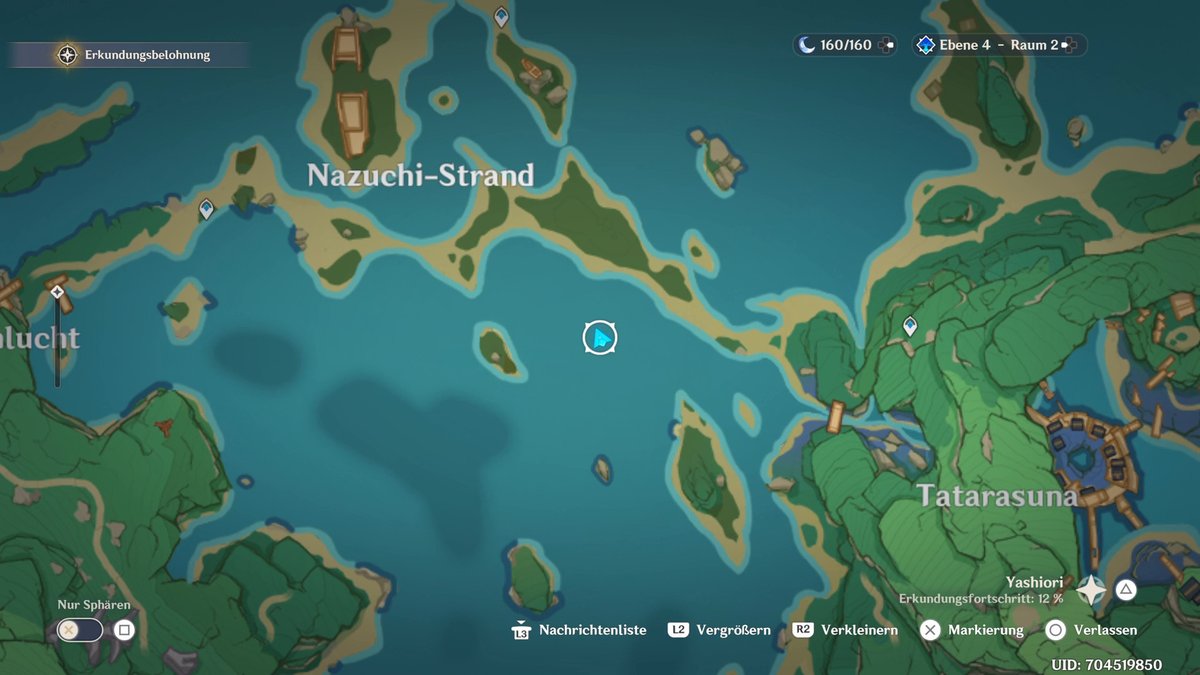The height and width of the screenshot is (675, 1200).
Task: Select the teleport waypoint nearest Tatarasuna
Action: pos(910,326)
